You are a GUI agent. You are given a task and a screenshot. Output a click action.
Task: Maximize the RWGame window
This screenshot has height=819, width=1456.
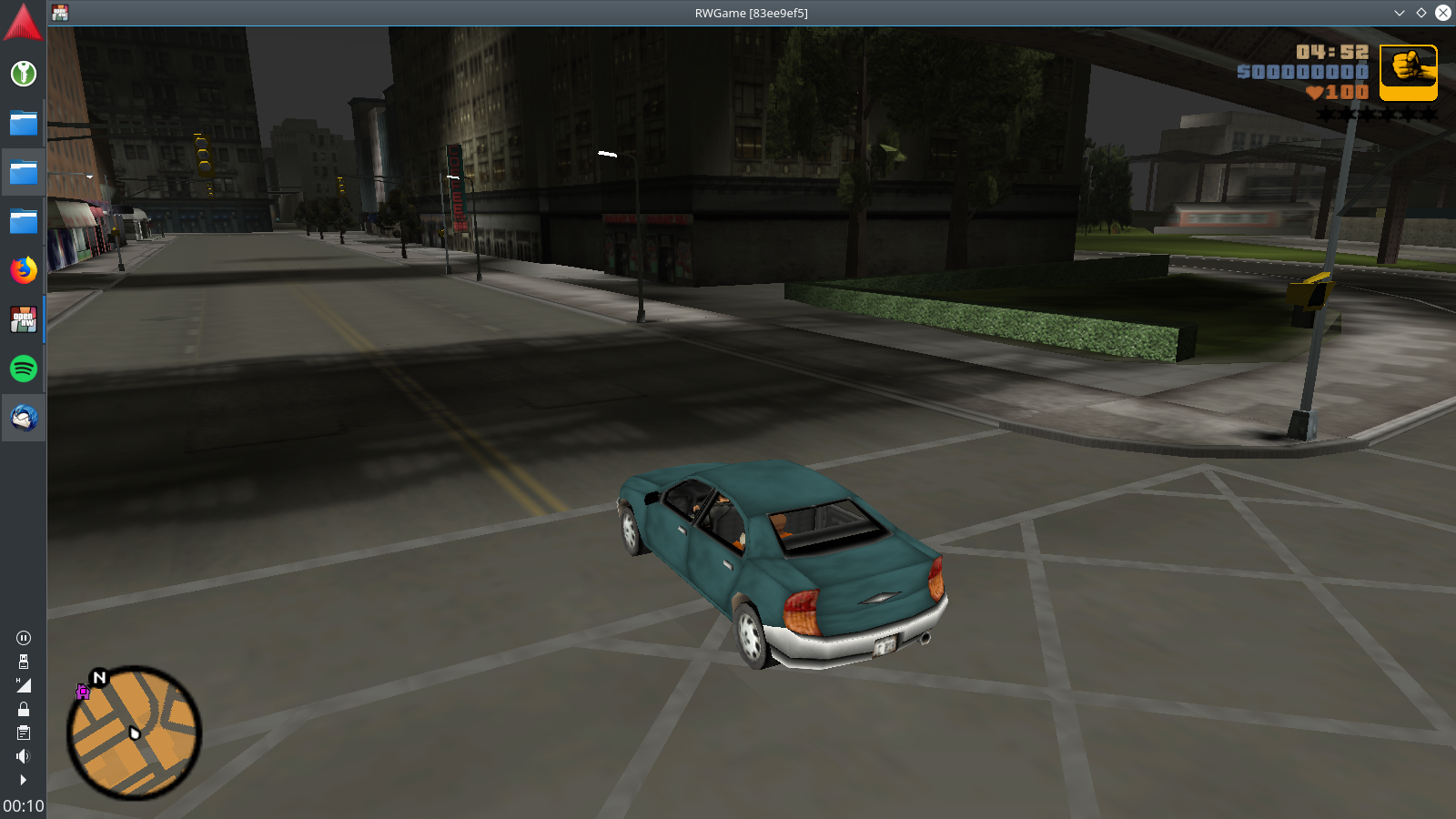coord(1421,13)
